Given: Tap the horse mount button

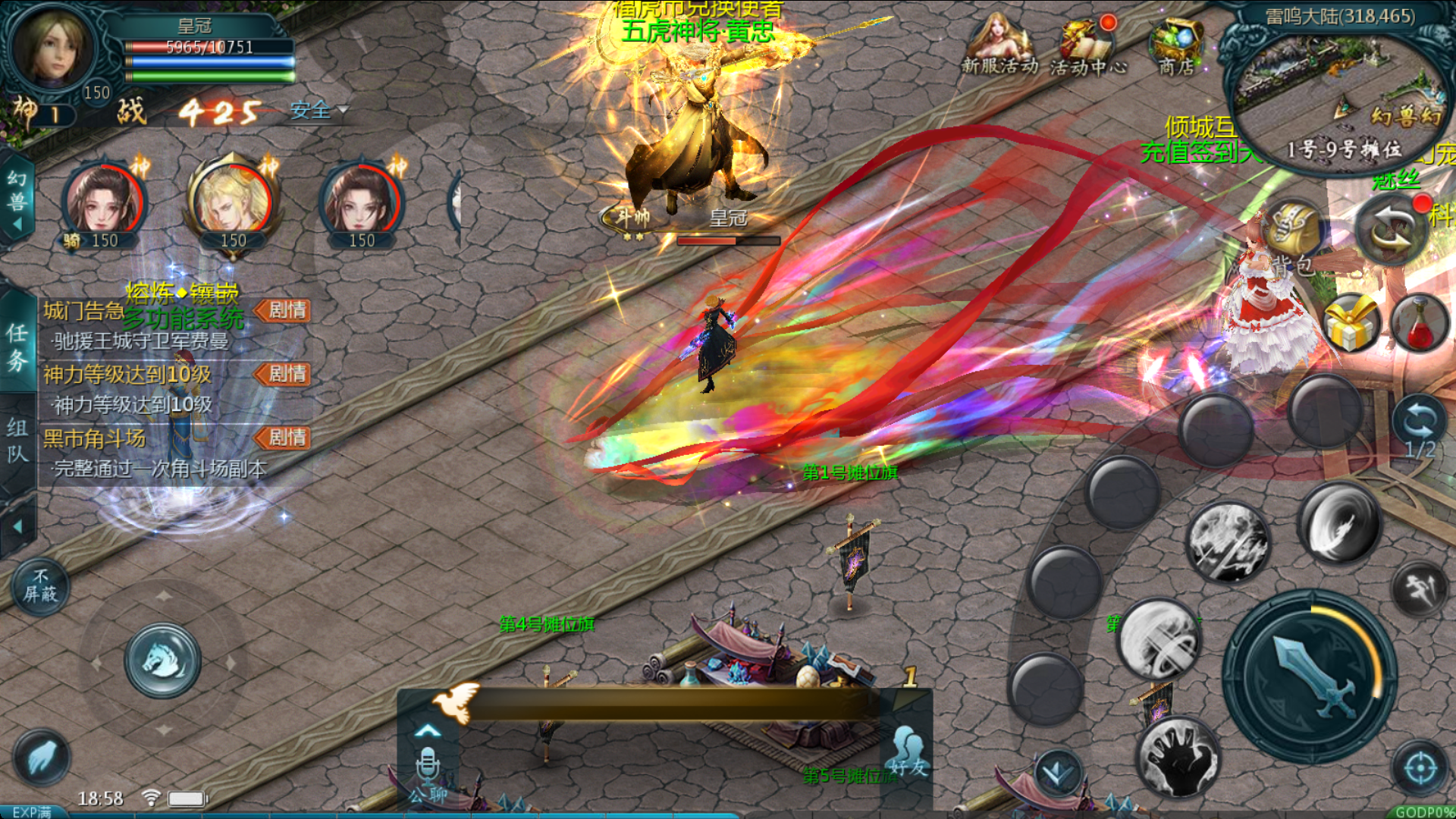Looking at the screenshot, I should coord(163,661).
